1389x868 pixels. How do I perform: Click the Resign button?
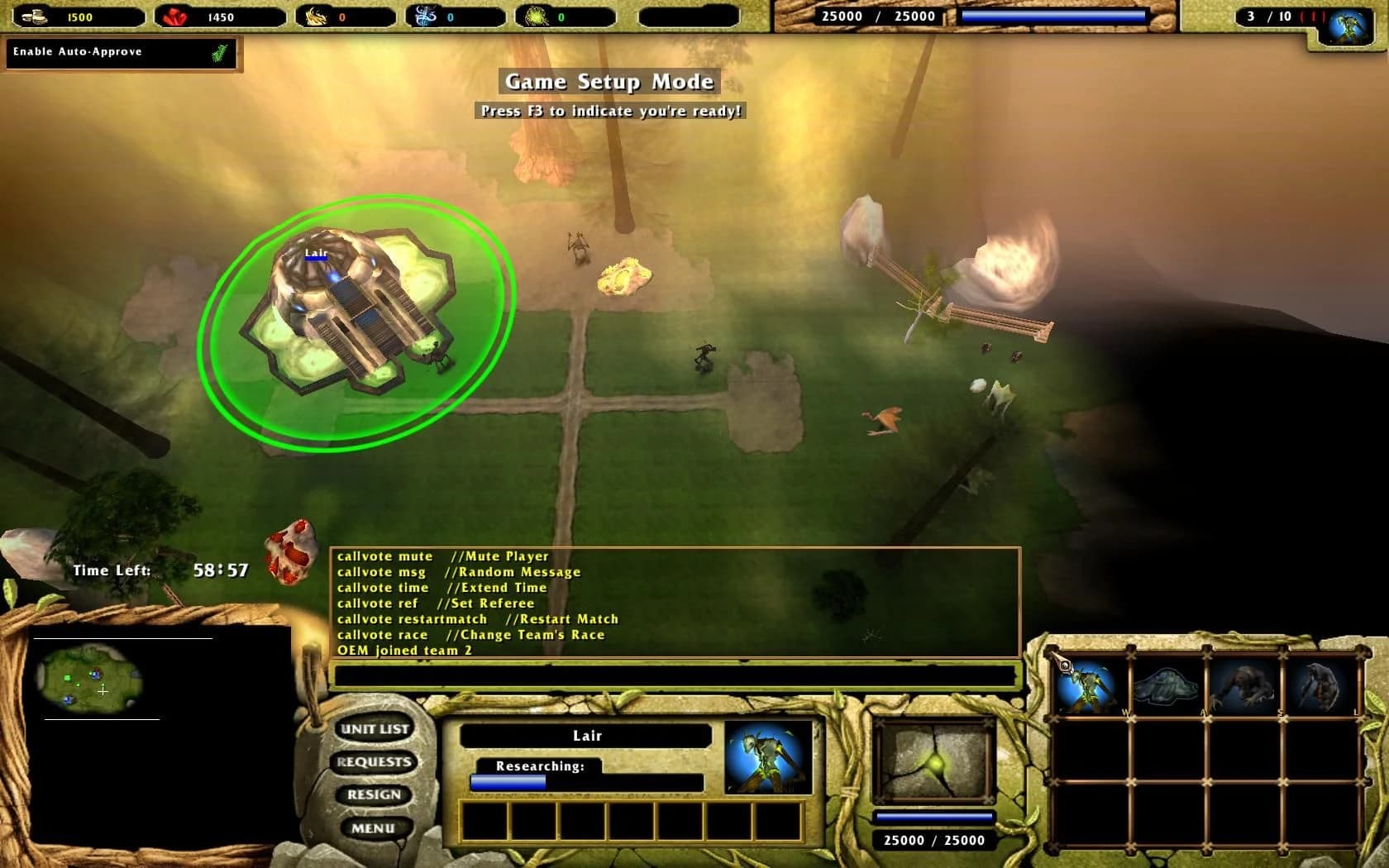(x=374, y=794)
